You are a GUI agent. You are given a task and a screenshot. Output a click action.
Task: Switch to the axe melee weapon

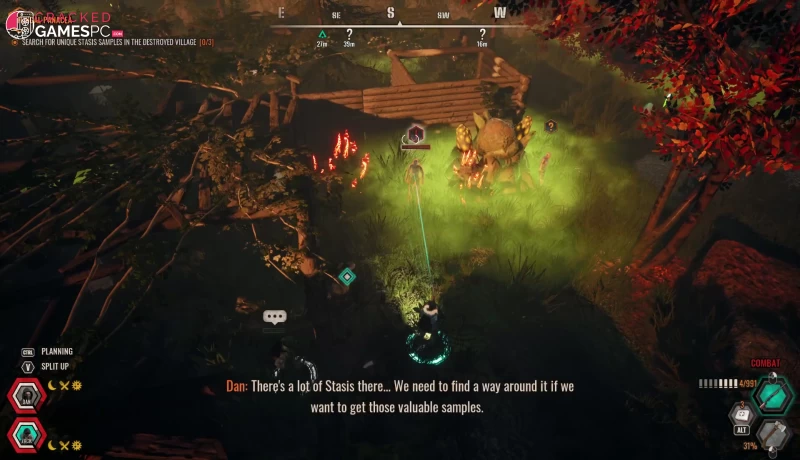pyautogui.click(x=771, y=435)
